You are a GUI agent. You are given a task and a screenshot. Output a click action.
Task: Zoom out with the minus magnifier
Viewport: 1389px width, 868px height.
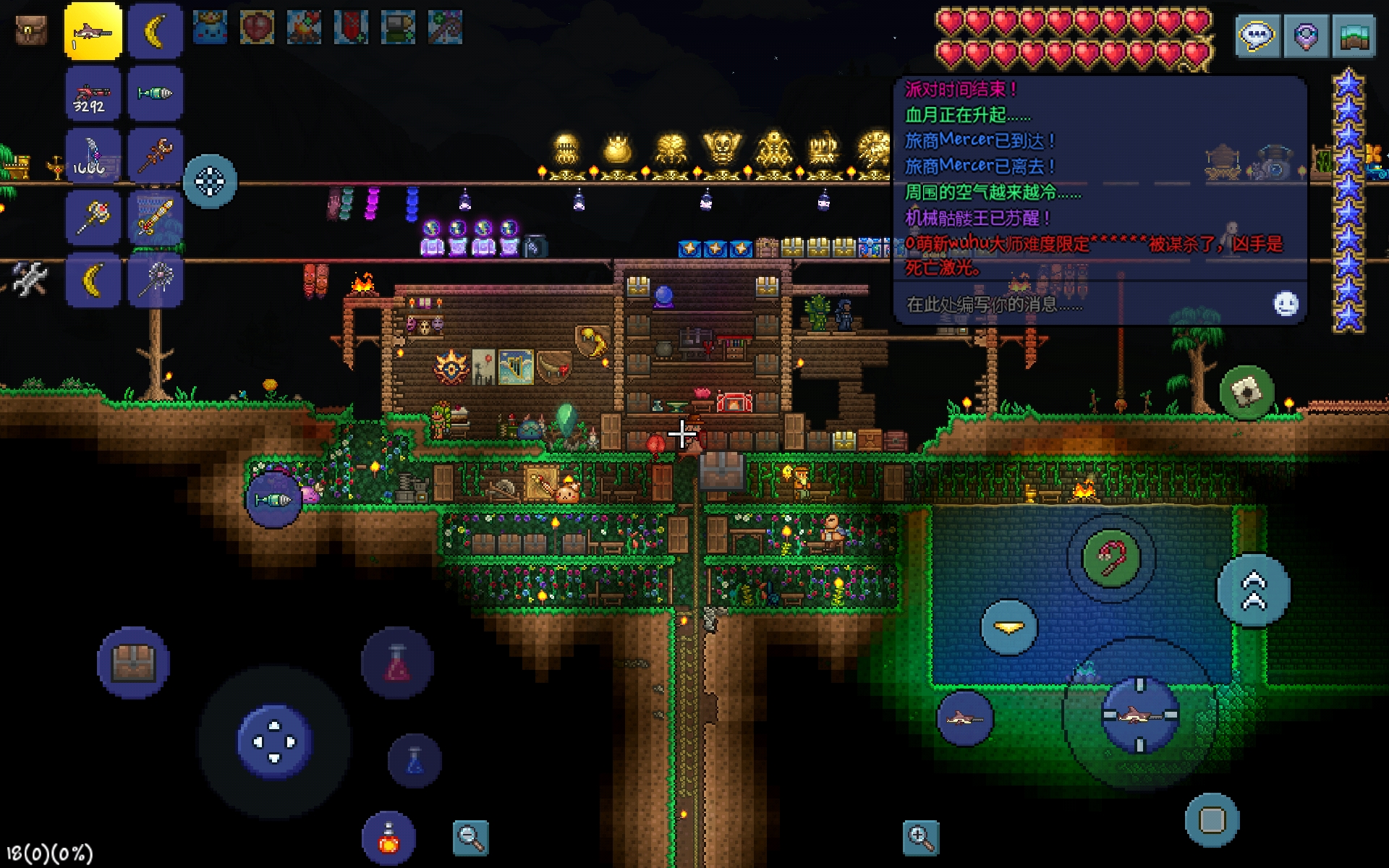pos(470,838)
